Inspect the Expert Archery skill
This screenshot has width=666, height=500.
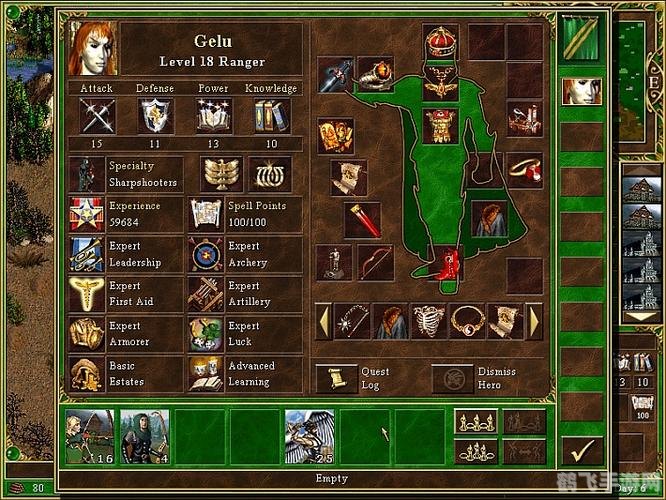(206, 253)
